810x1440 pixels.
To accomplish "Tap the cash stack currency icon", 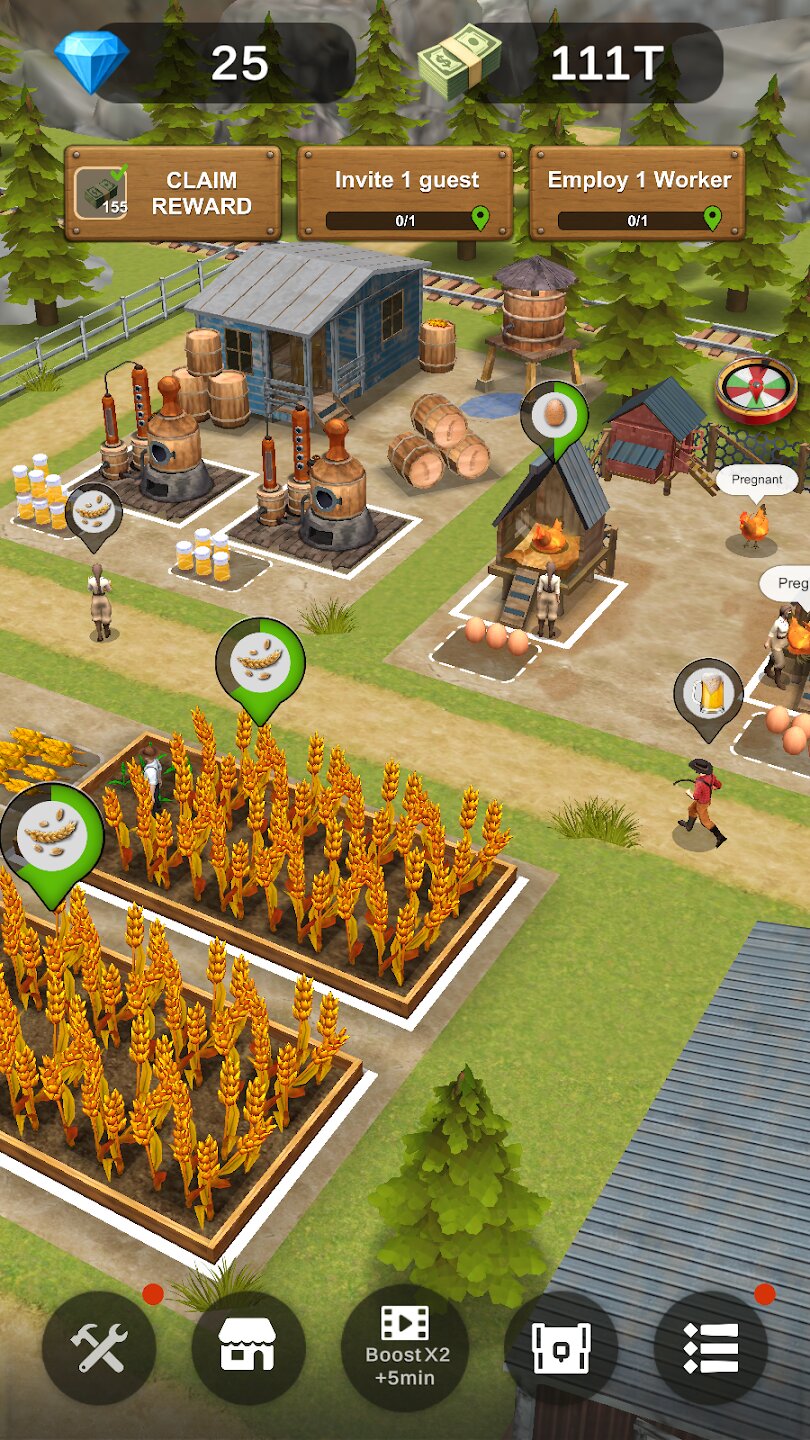I will coord(459,61).
